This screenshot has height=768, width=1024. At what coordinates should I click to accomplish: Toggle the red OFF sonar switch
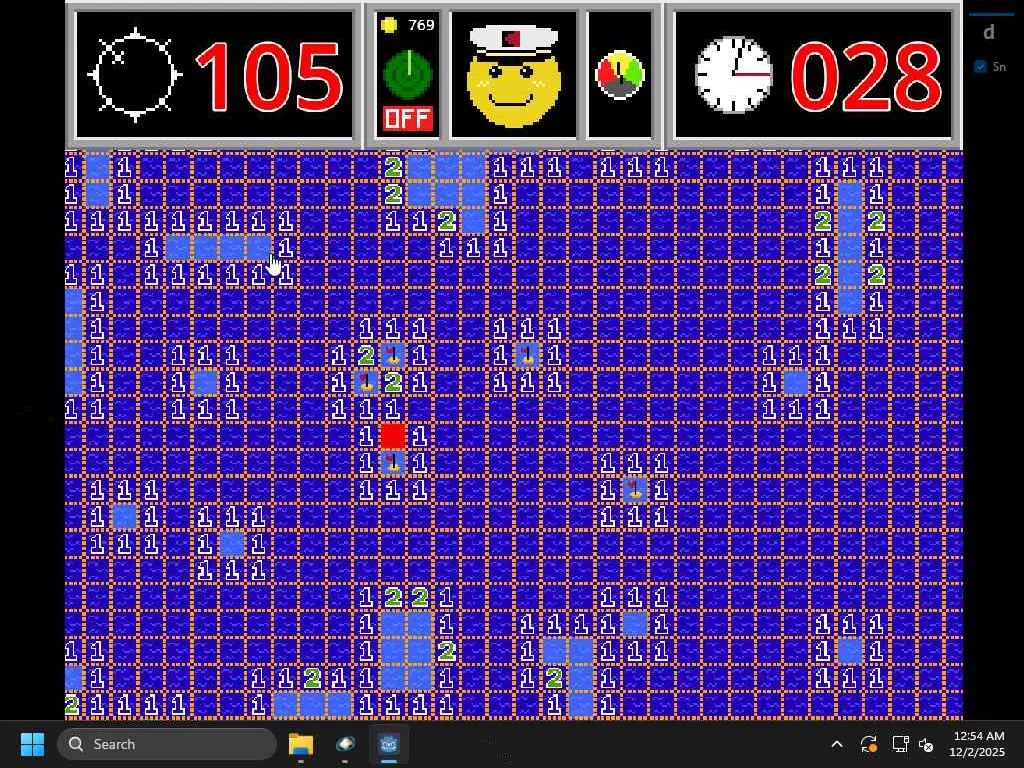[407, 119]
